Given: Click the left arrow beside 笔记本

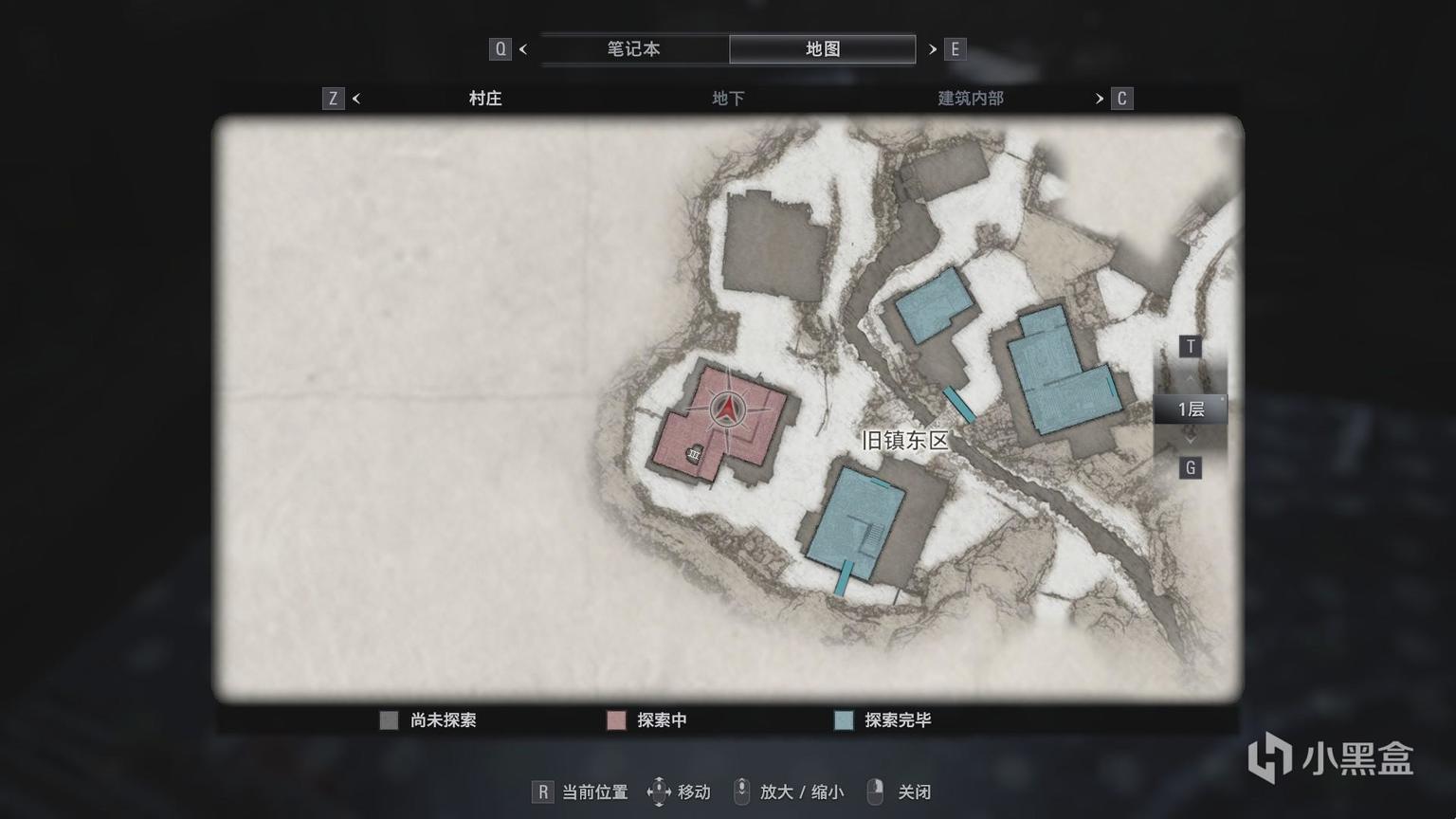Looking at the screenshot, I should 523,49.
